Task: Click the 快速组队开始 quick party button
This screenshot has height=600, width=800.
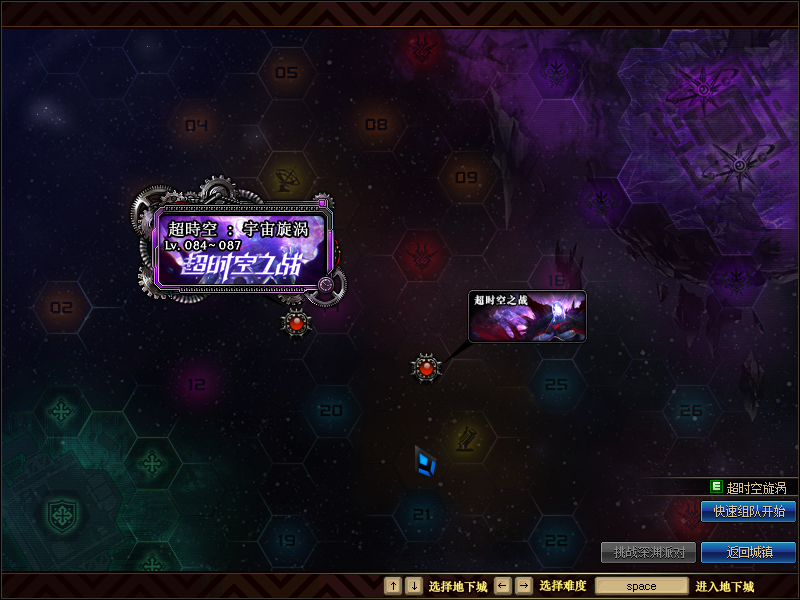Action: pos(748,511)
